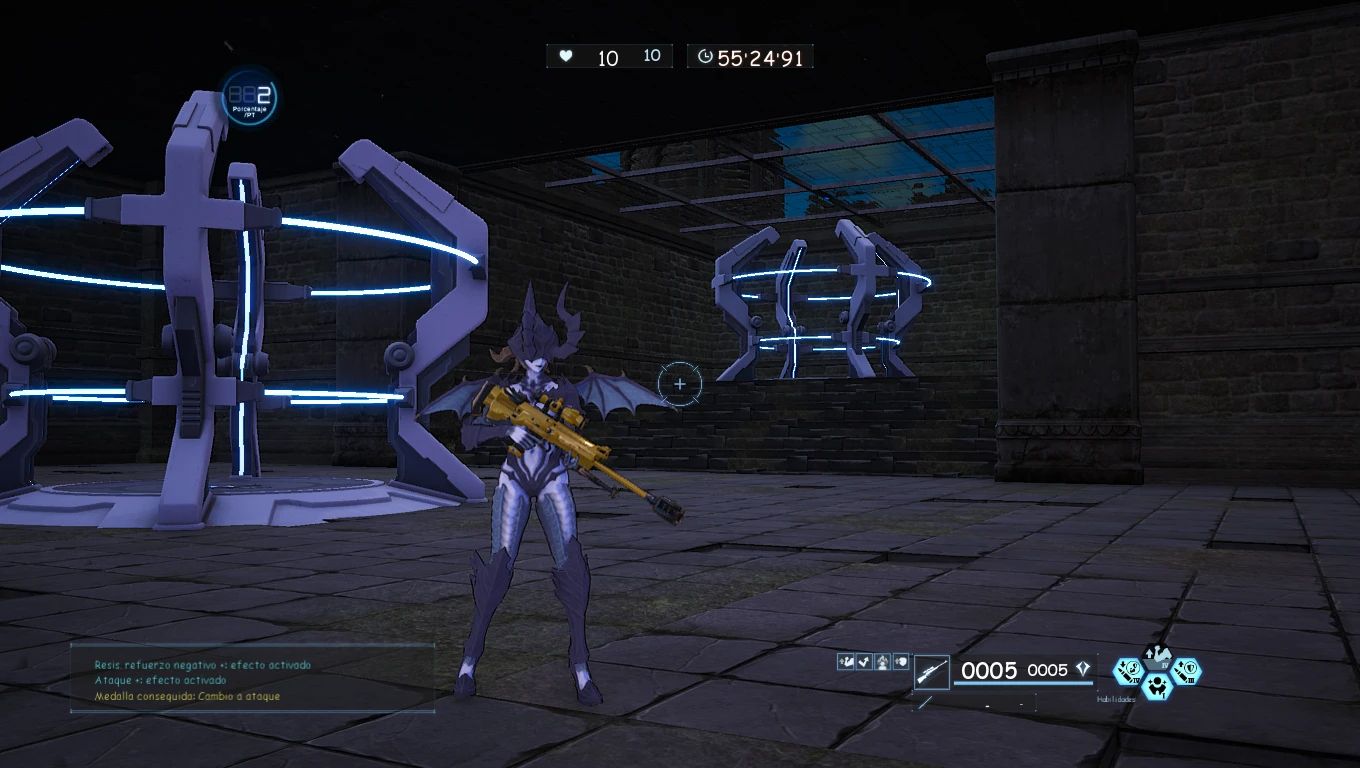
Task: Activate the bottom person-shaped skill hexagon
Action: [1157, 685]
